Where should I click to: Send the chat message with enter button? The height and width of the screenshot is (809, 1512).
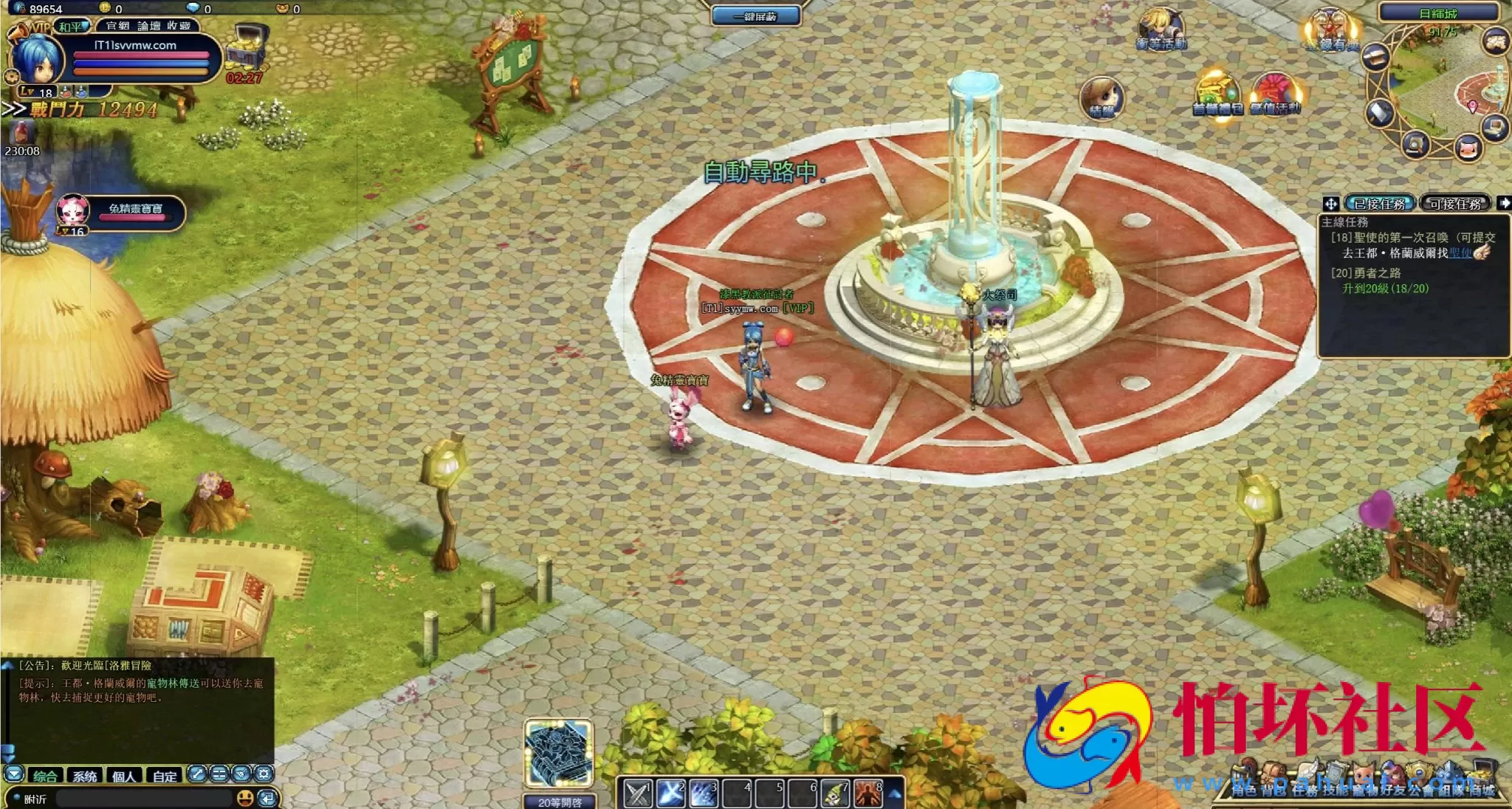coord(267,798)
